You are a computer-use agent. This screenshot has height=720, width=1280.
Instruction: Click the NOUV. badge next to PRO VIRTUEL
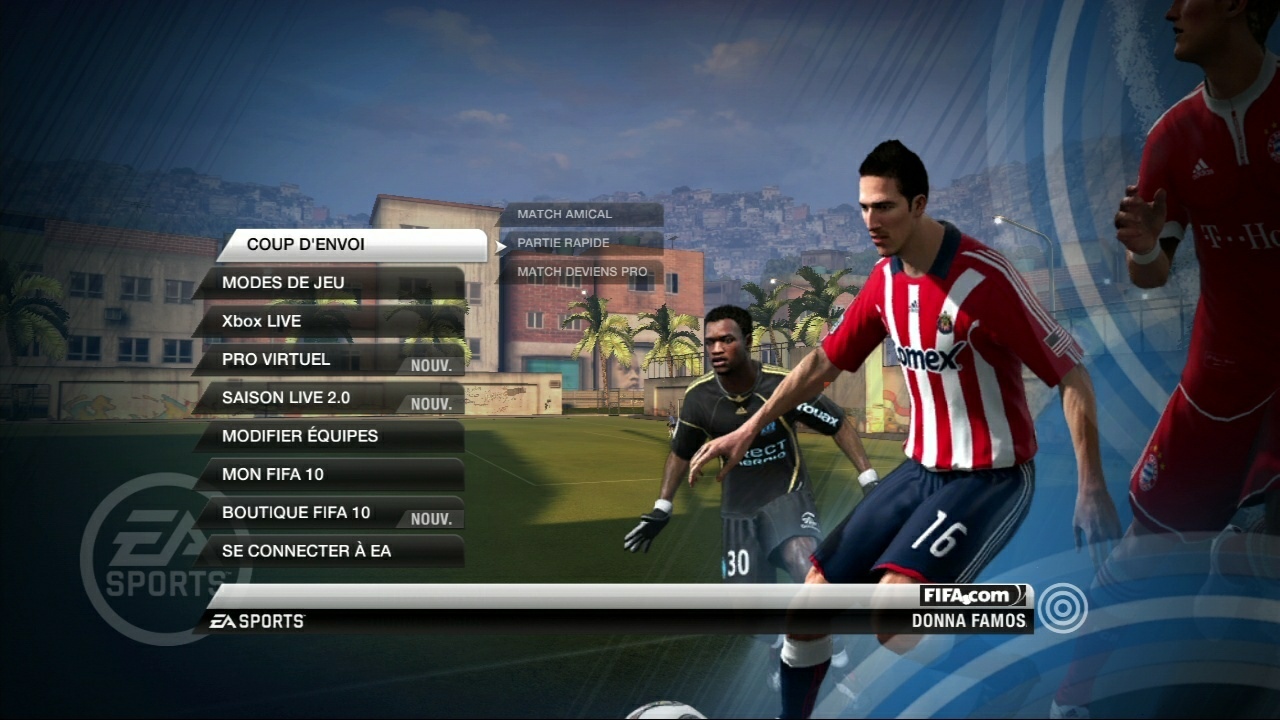click(430, 365)
